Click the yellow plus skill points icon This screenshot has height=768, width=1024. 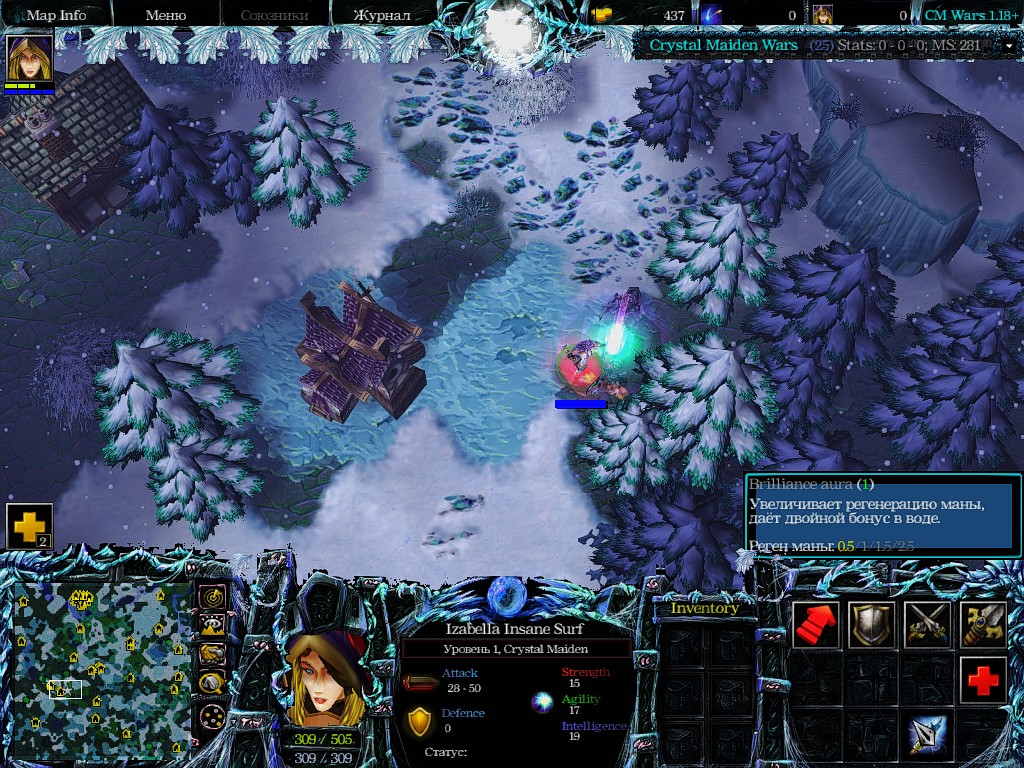(29, 526)
